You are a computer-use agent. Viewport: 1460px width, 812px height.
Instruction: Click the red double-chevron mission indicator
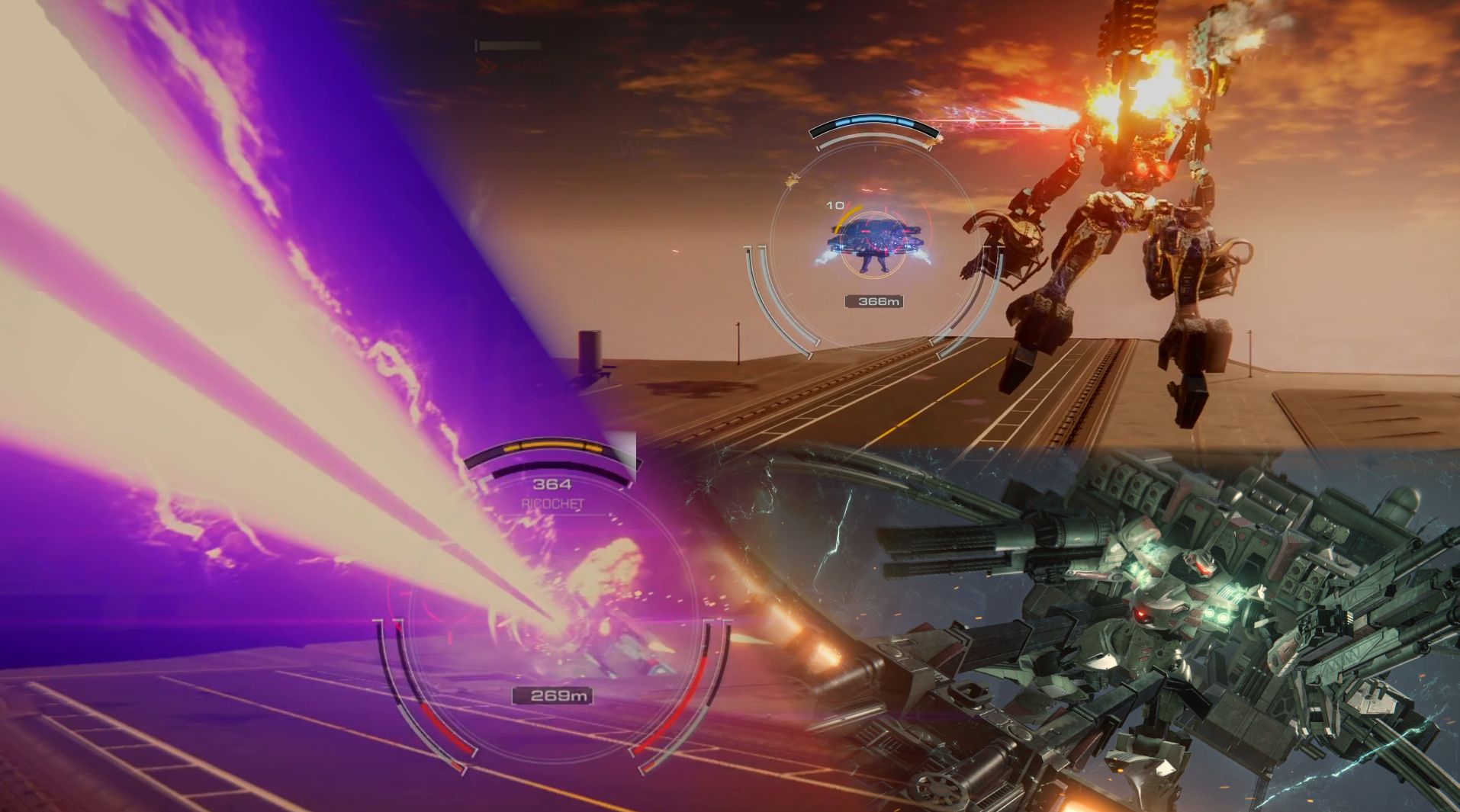point(487,66)
